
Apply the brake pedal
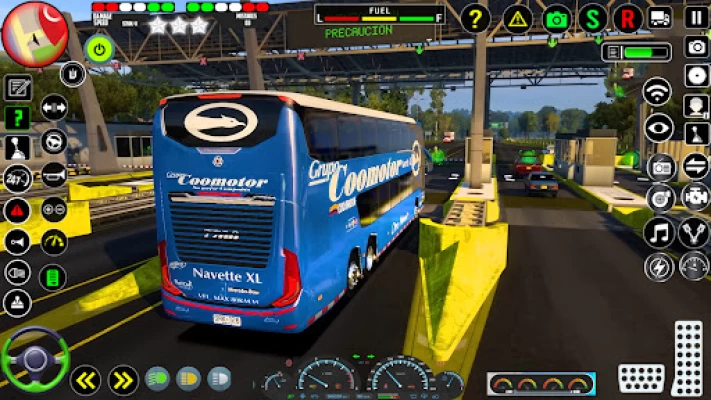click(x=641, y=378)
